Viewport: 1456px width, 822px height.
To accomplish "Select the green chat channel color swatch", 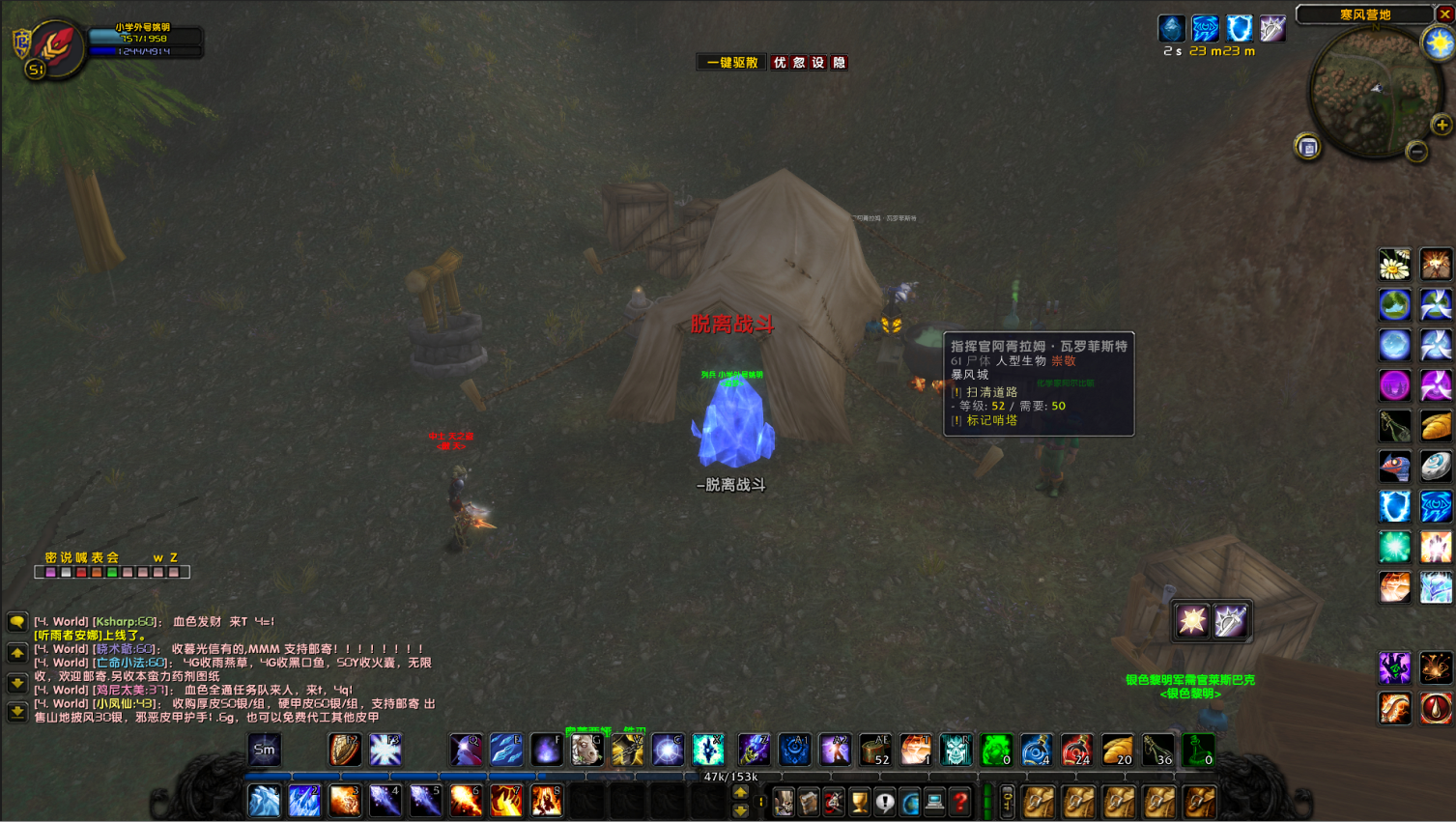I will (112, 572).
